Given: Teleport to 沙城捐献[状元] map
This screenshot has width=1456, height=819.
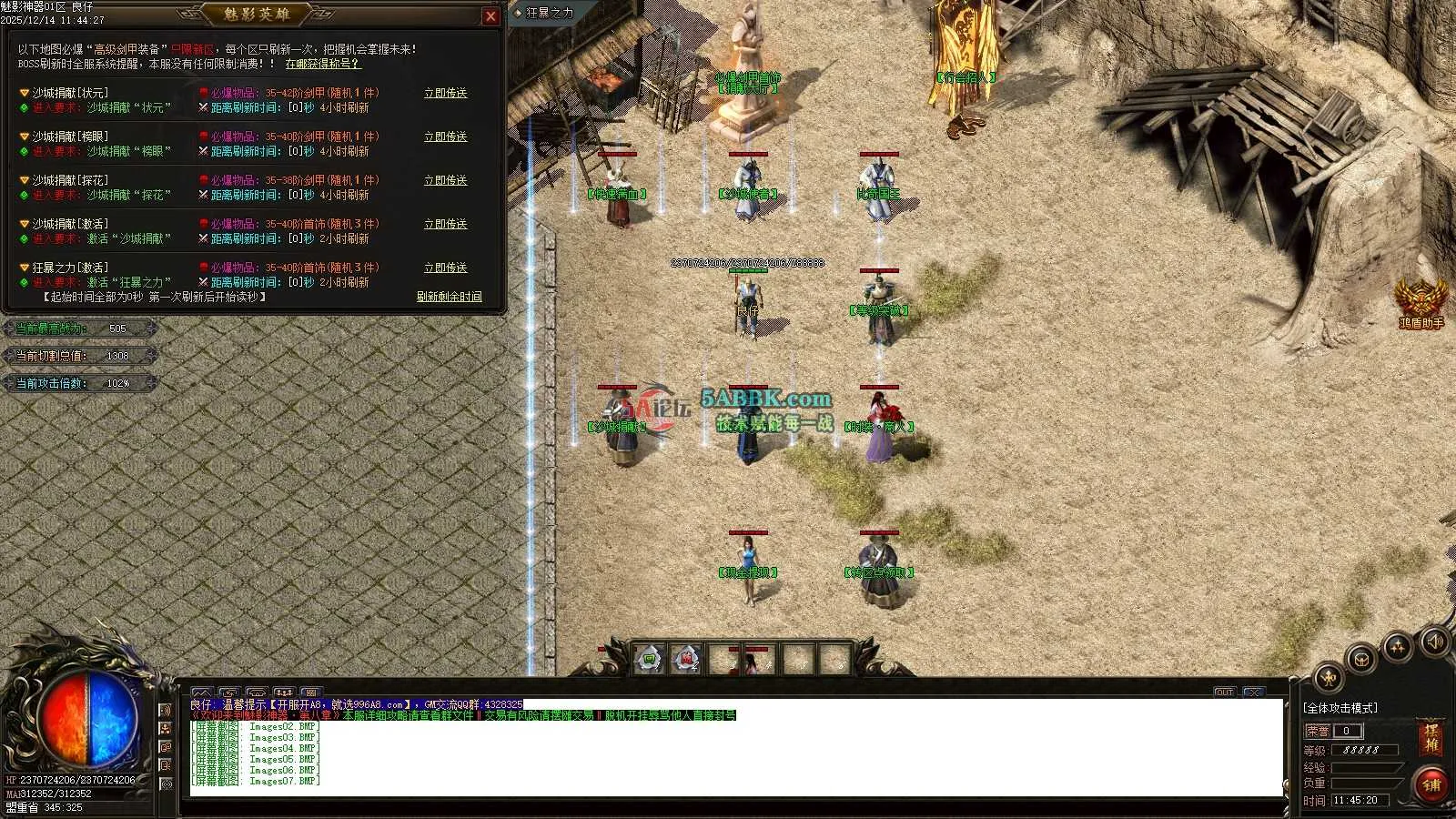Looking at the screenshot, I should coord(445,93).
